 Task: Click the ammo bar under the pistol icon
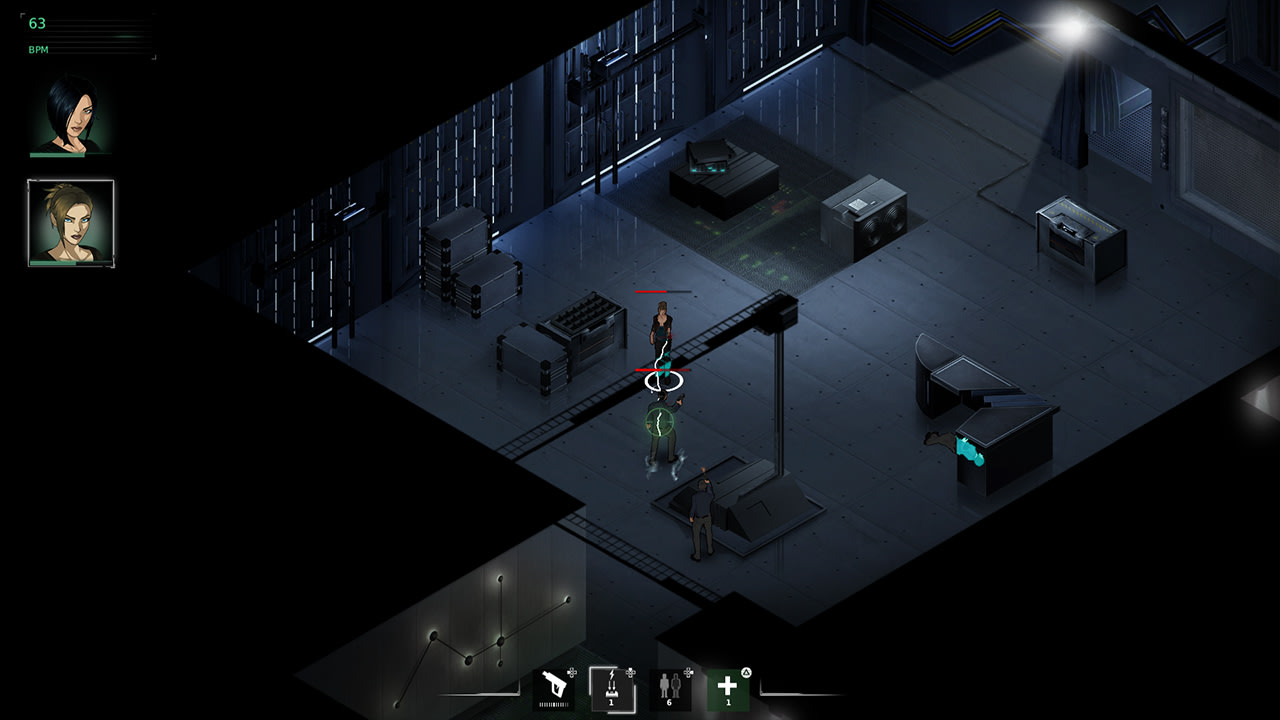(x=553, y=703)
